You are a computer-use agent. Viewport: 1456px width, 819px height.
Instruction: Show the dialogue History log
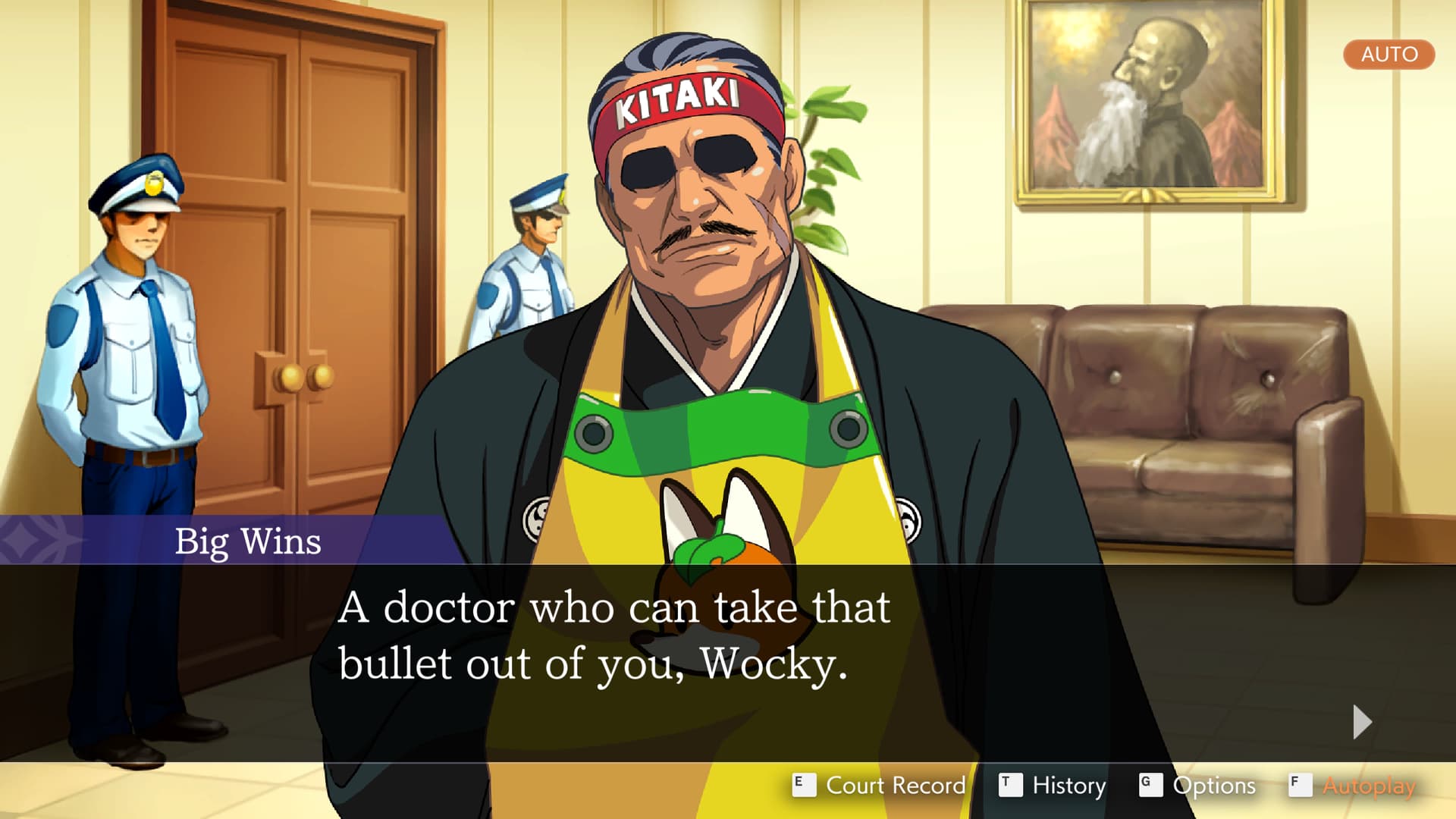pyautogui.click(x=1053, y=785)
